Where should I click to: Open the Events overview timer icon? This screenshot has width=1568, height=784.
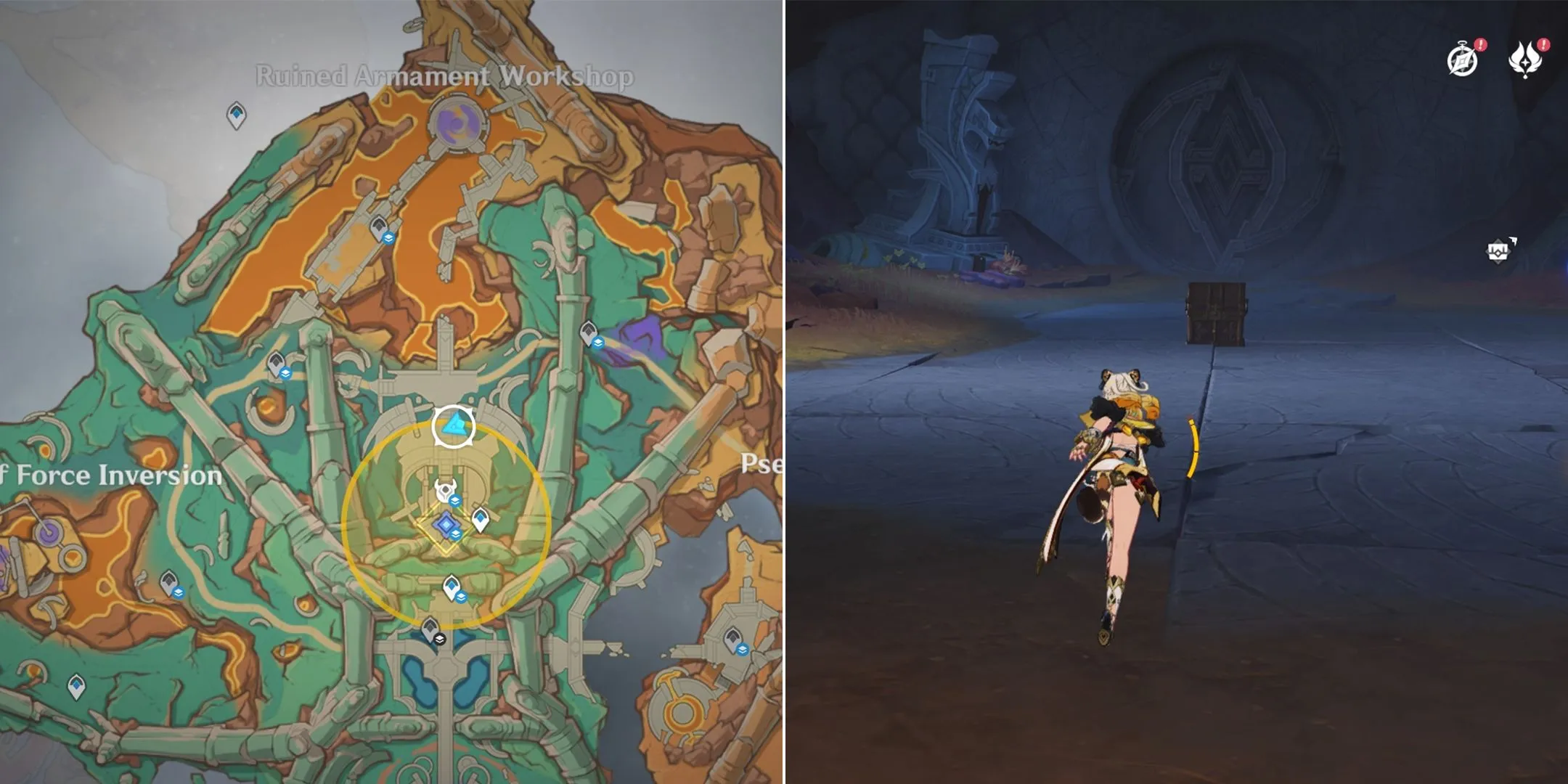(1461, 57)
